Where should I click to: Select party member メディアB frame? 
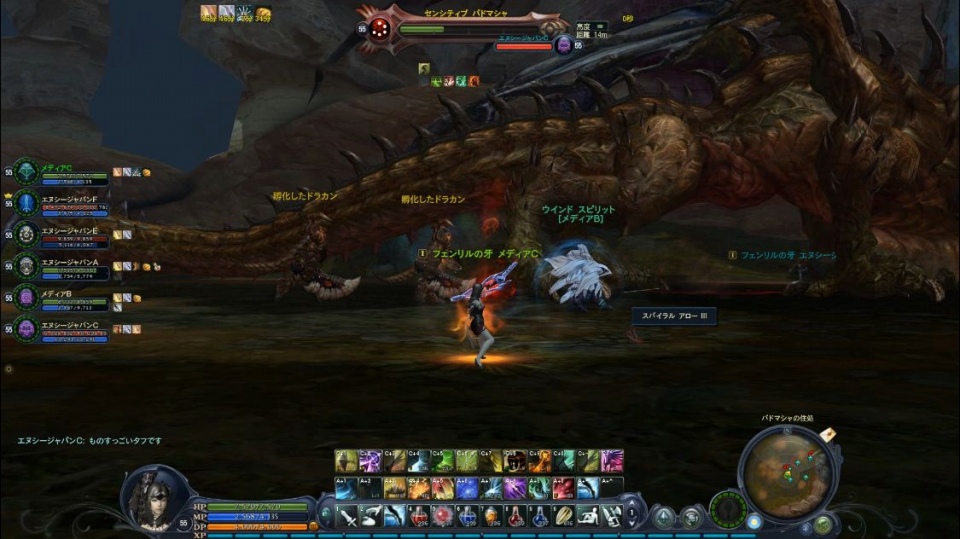[x=60, y=298]
